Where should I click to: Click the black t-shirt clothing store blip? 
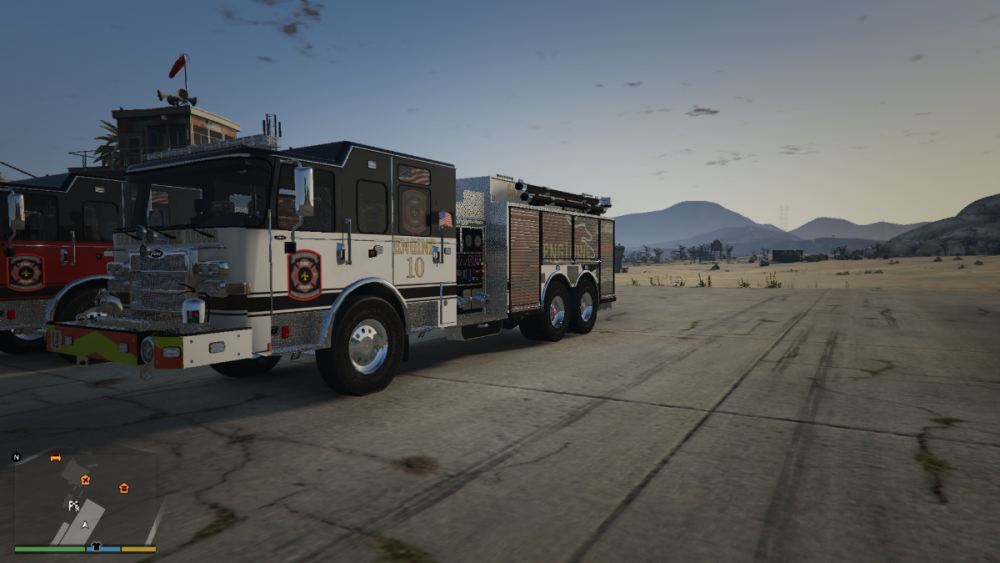coord(96,547)
